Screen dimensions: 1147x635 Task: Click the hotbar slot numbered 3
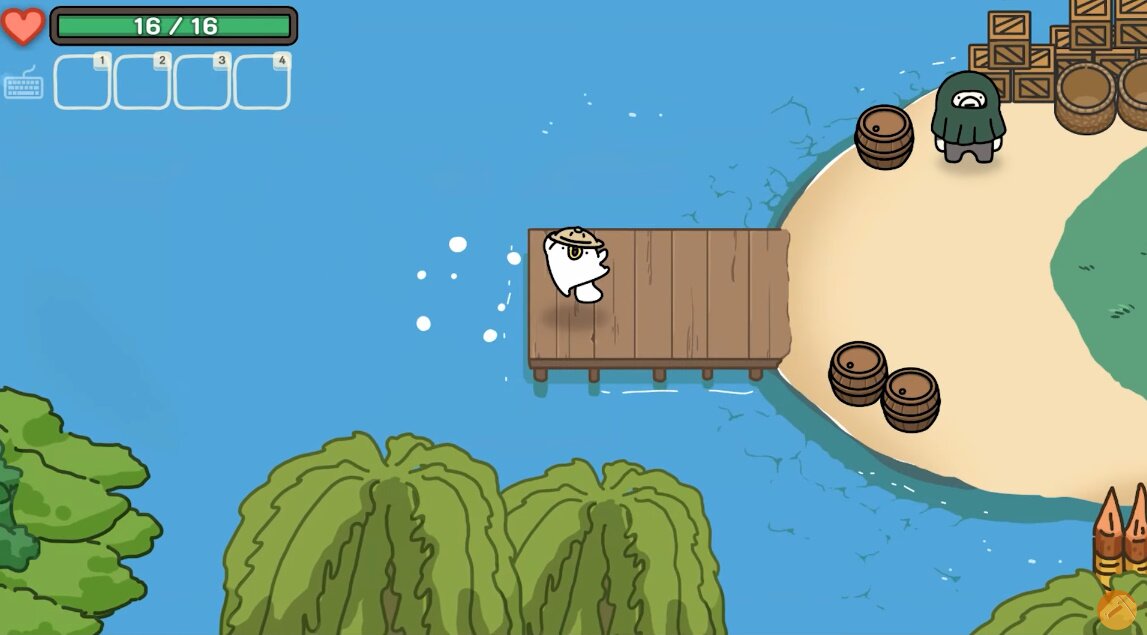click(x=202, y=82)
